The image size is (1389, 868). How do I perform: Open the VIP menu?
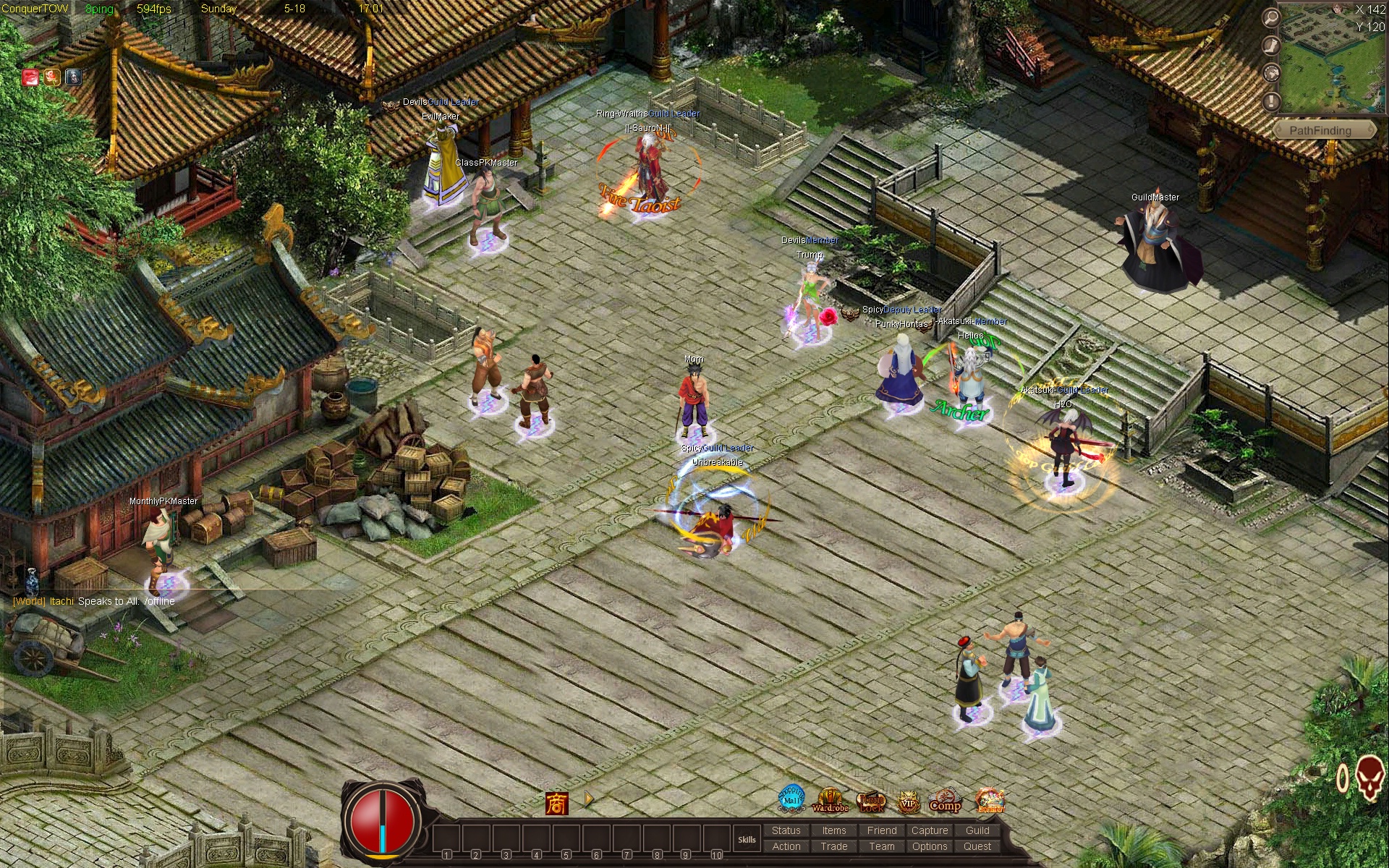(908, 801)
